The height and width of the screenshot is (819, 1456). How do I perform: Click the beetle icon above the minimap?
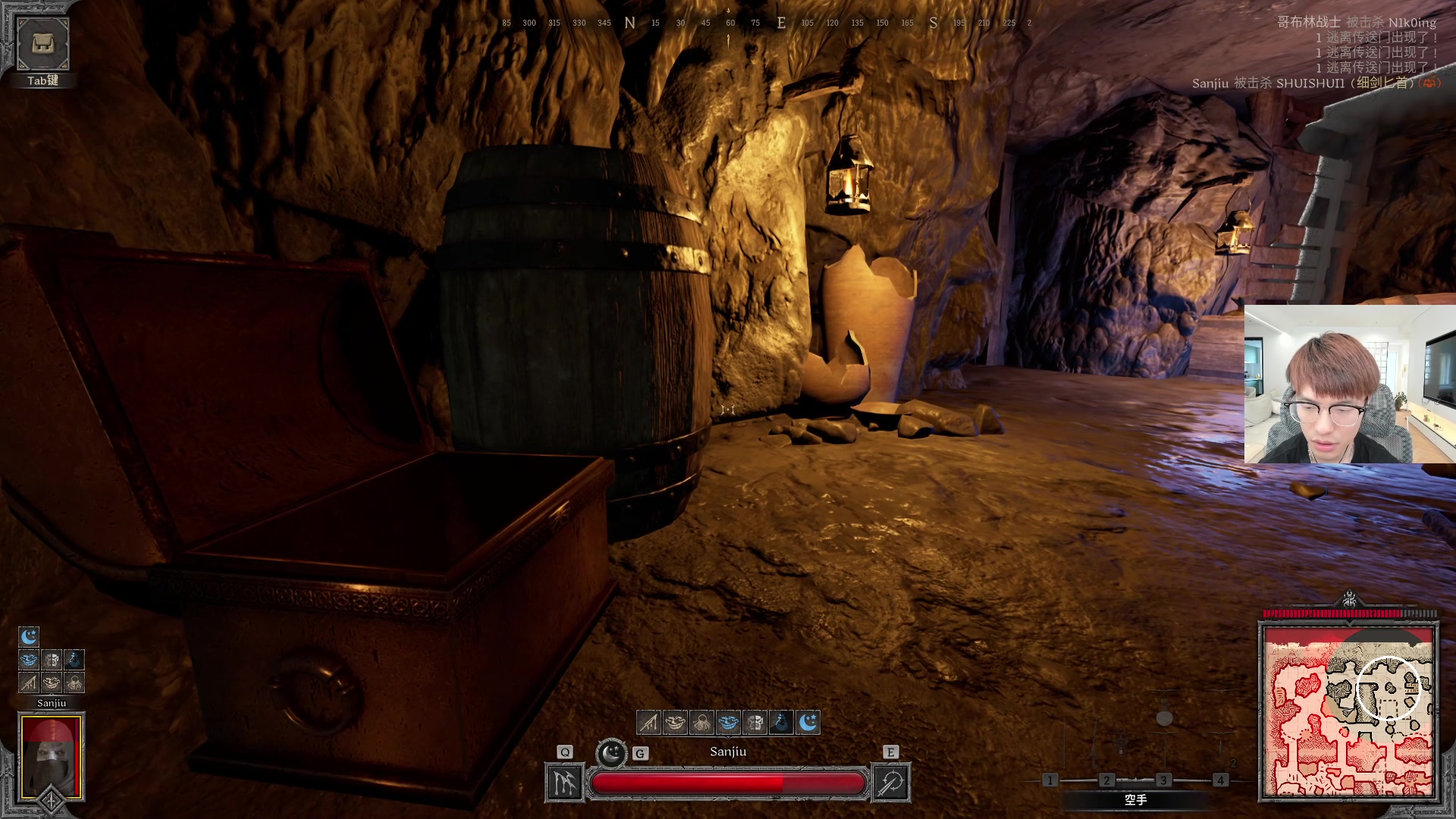click(x=1349, y=600)
